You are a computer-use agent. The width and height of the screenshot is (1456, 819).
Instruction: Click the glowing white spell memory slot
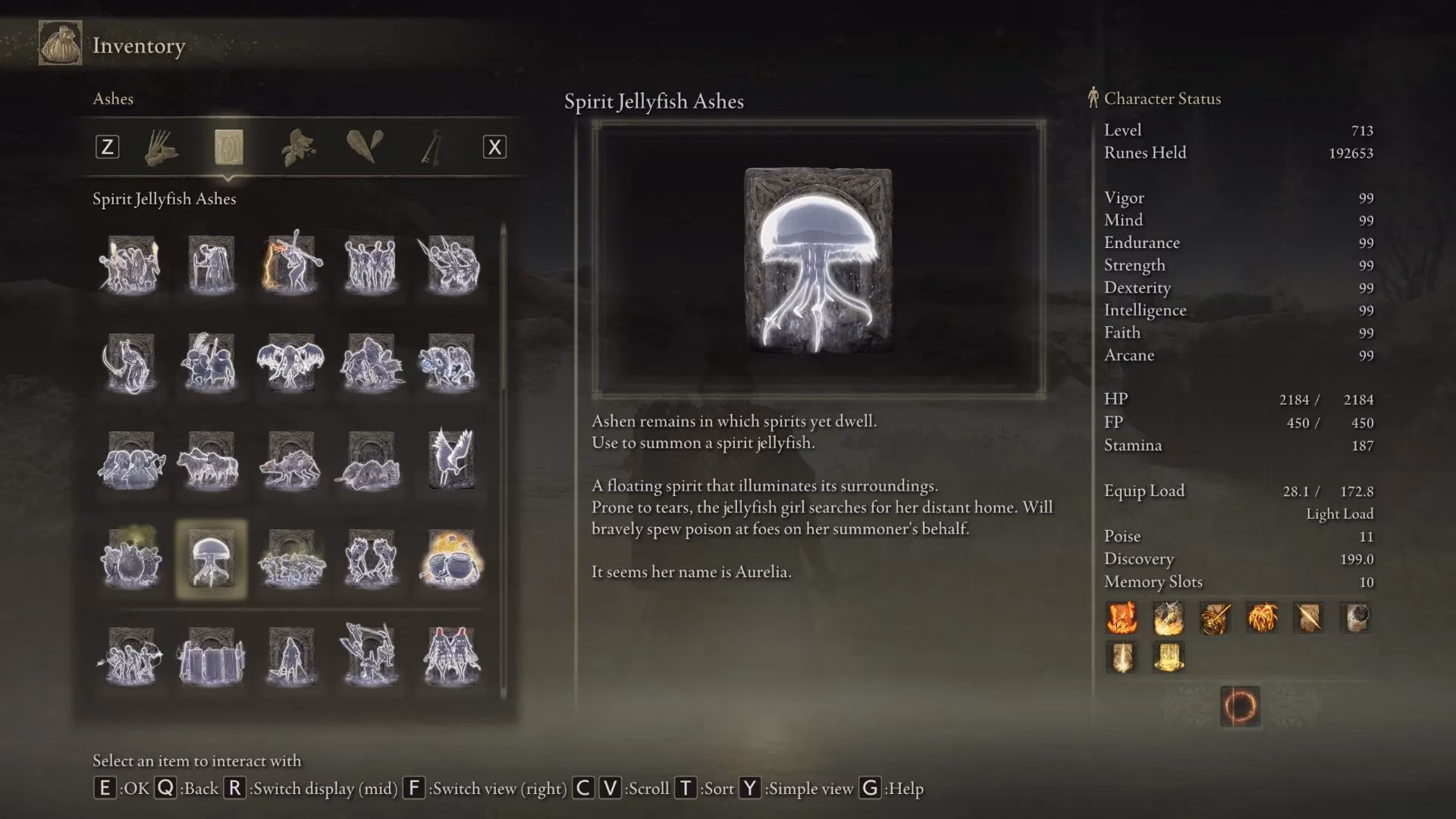1122,657
